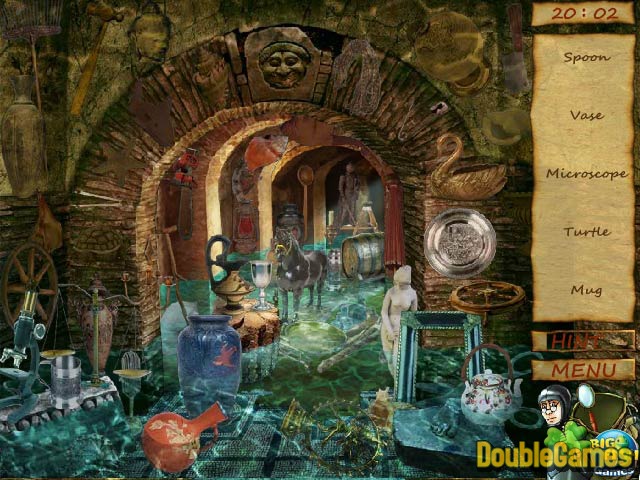
Task: Select Spoon in the item list
Action: [x=586, y=57]
